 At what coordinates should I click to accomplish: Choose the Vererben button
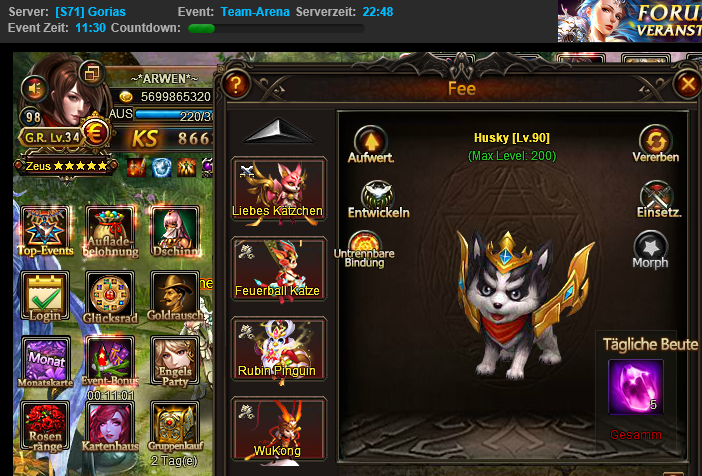coord(655,141)
